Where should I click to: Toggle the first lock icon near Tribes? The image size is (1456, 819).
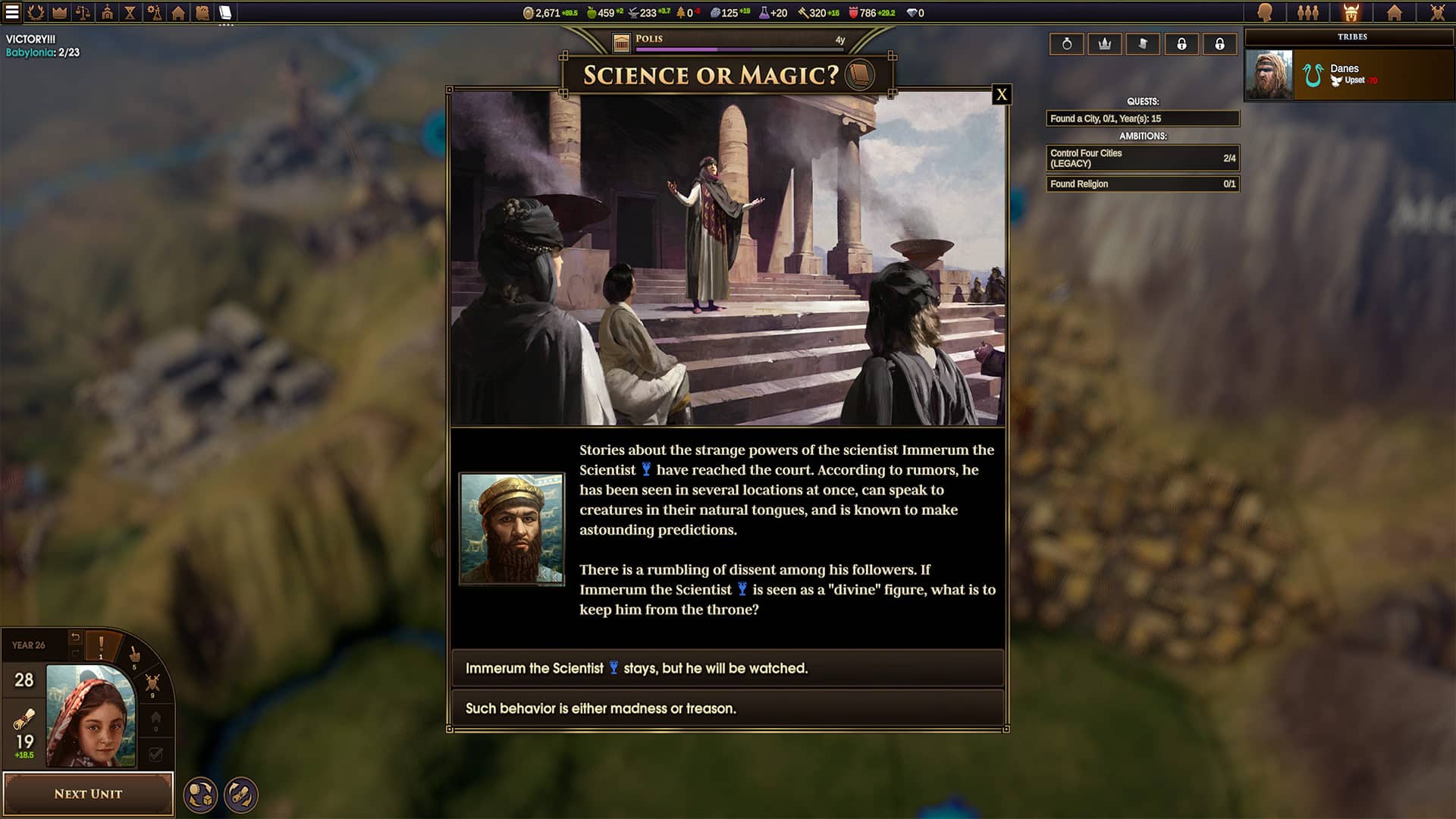click(x=1182, y=44)
